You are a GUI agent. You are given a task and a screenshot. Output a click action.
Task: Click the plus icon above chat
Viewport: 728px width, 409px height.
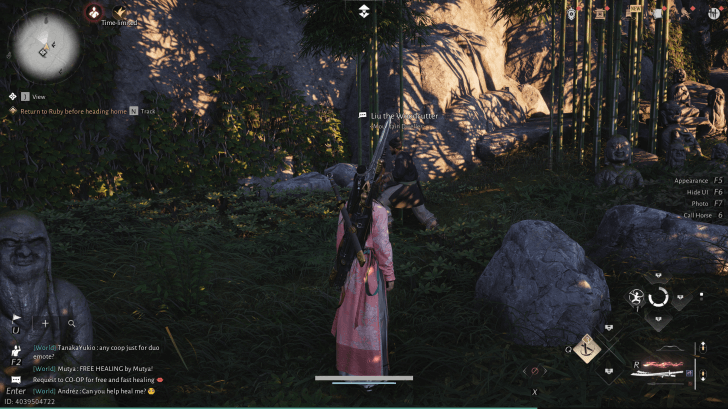point(45,323)
